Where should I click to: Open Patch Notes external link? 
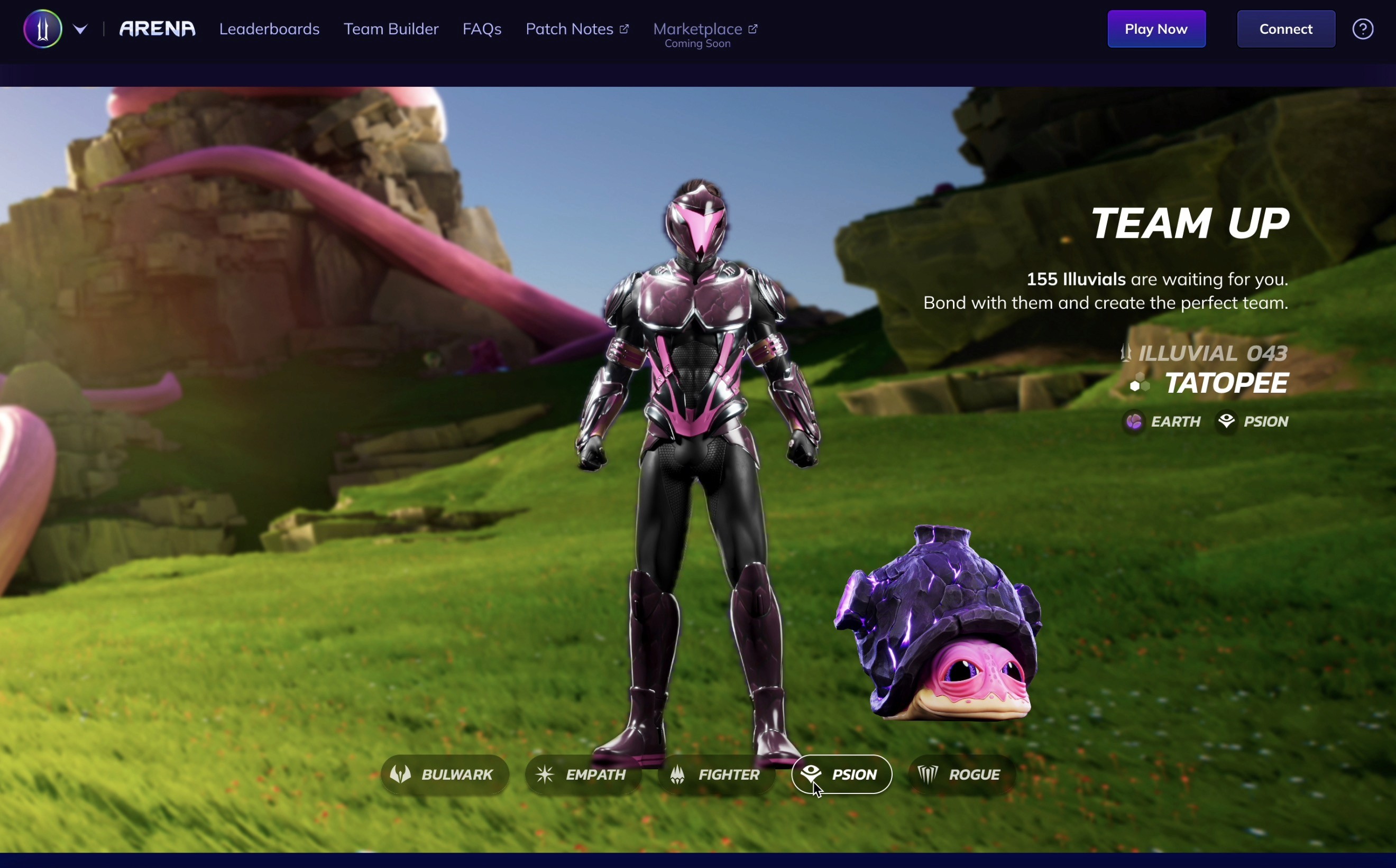576,29
